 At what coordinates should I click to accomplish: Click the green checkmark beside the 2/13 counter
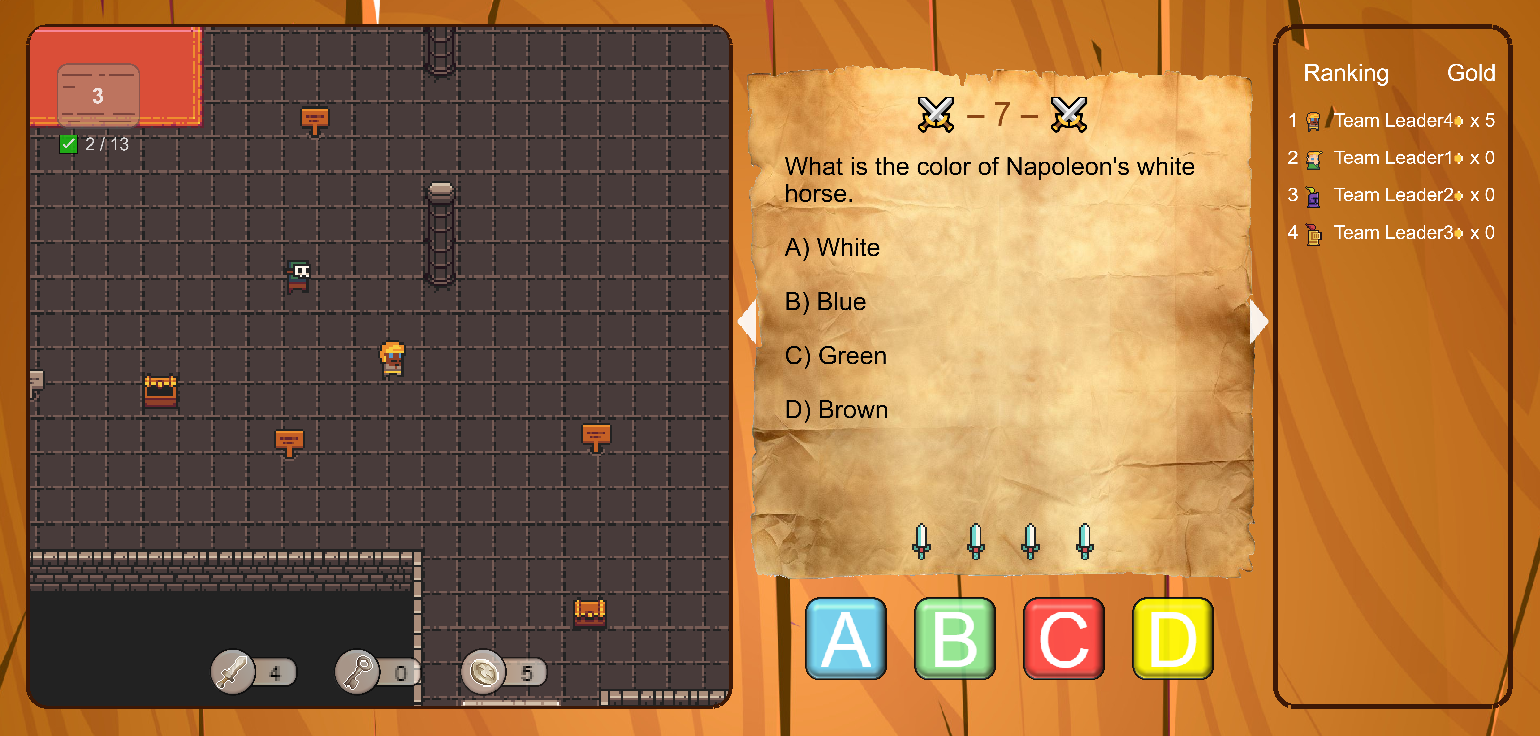coord(69,144)
